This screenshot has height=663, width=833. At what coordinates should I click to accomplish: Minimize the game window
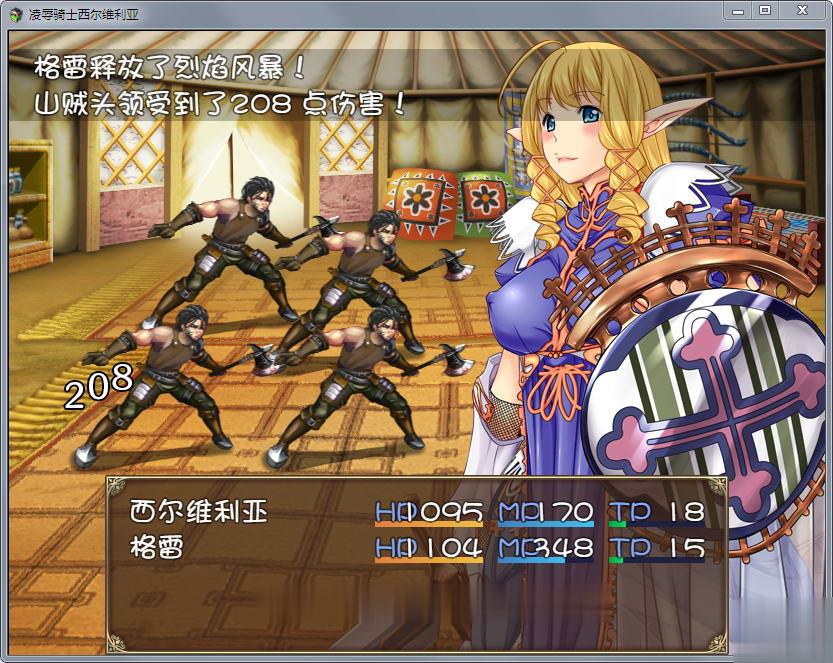click(738, 10)
